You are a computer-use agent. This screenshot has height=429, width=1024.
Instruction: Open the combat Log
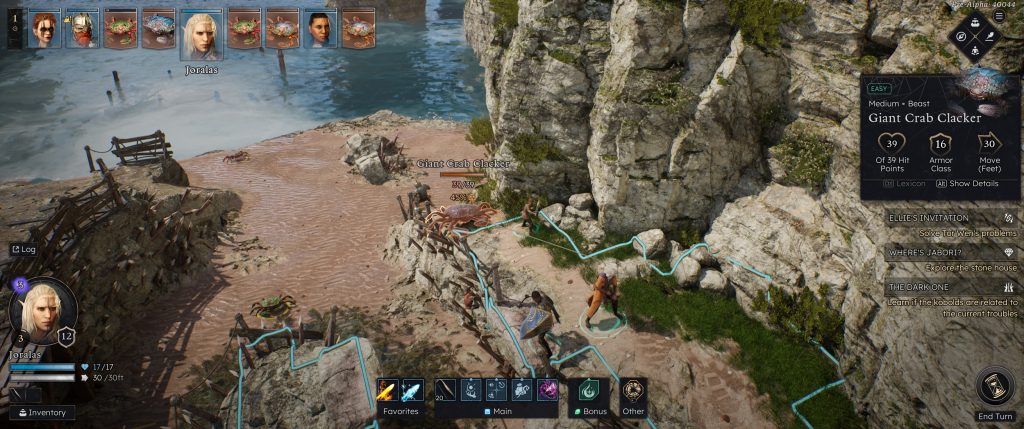23,249
